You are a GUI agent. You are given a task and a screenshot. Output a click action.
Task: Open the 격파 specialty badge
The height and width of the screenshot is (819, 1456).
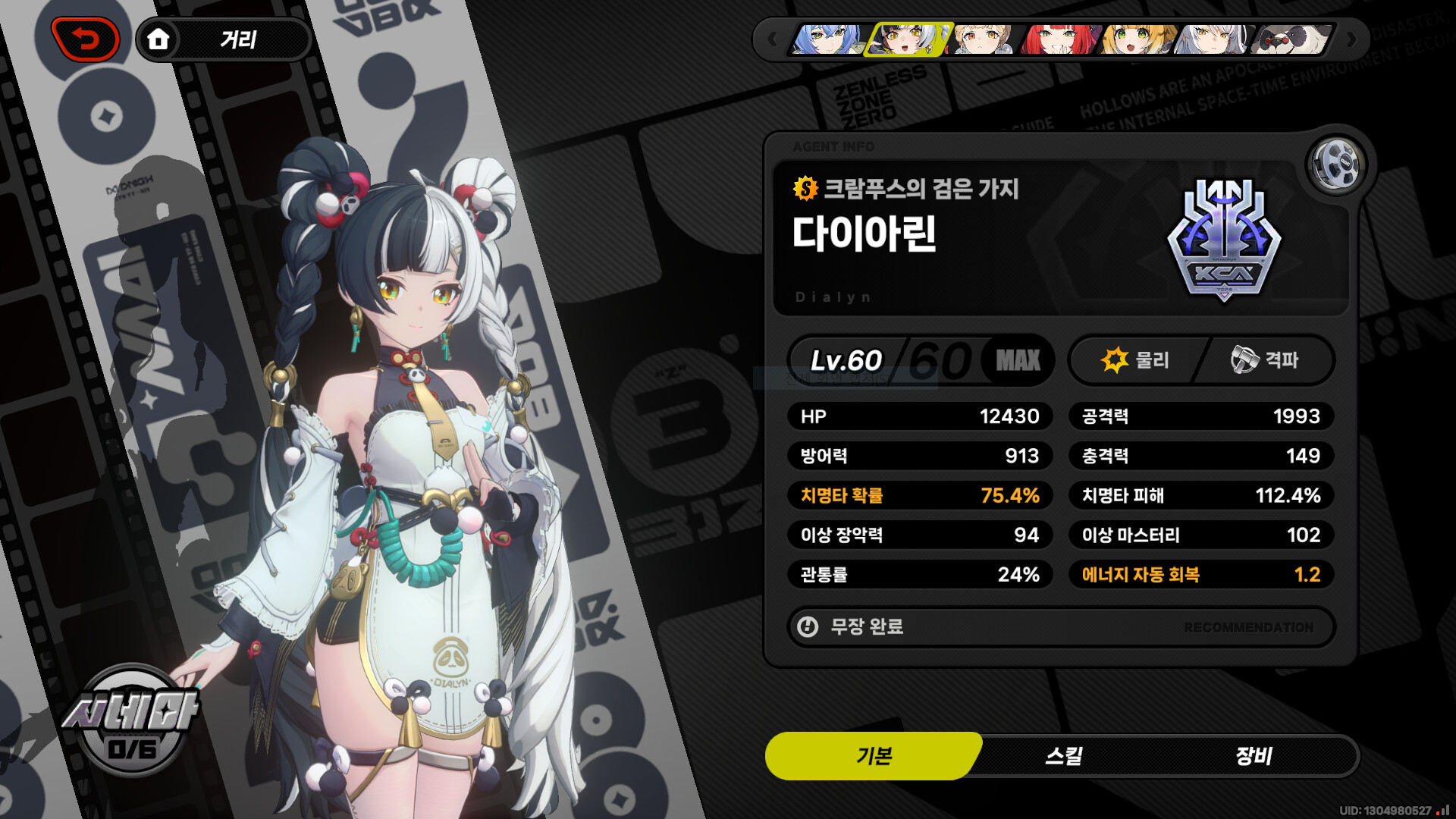click(1265, 360)
